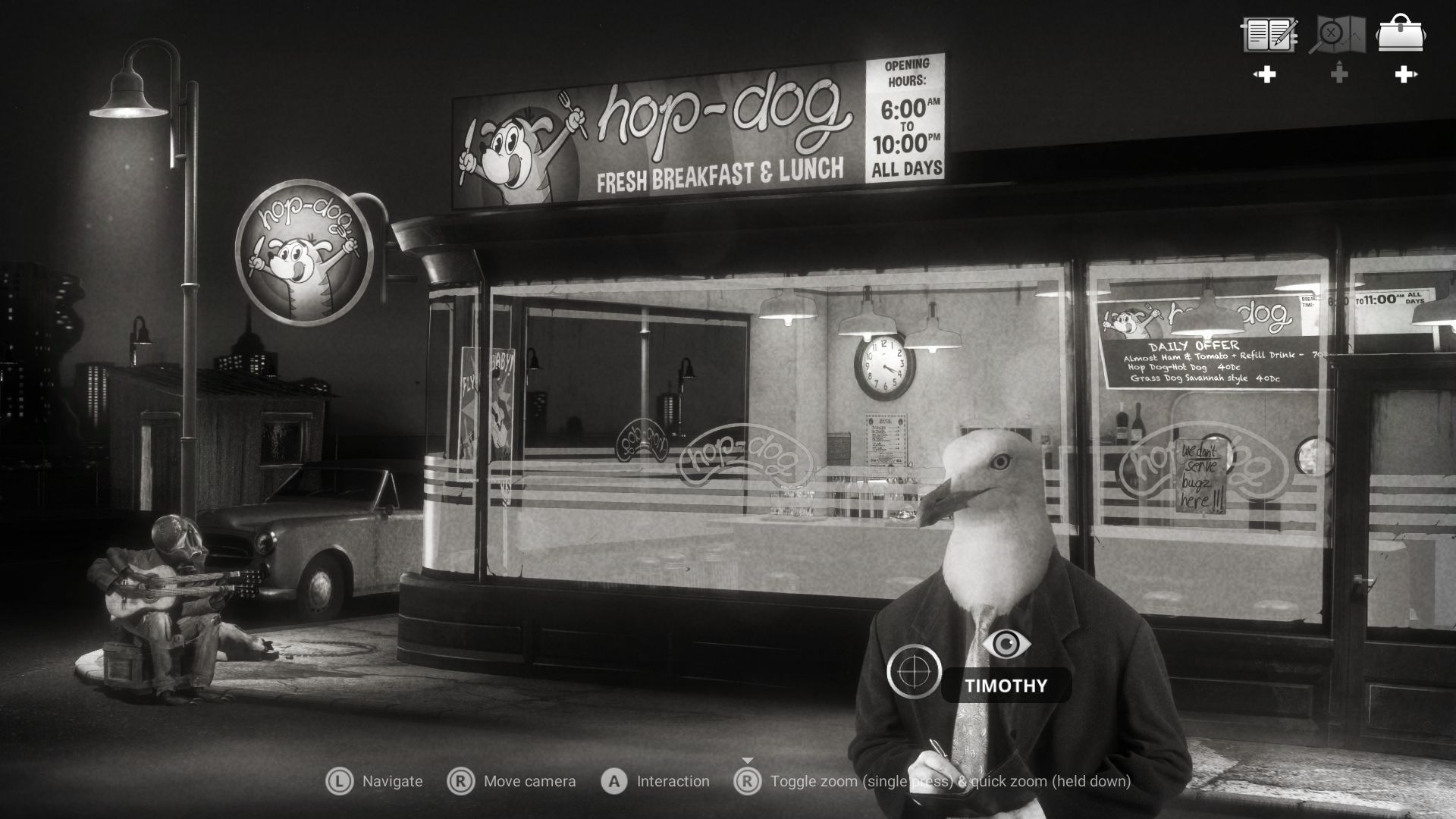Examine Timothy with the eye icon
This screenshot has height=819, width=1456.
(1006, 645)
